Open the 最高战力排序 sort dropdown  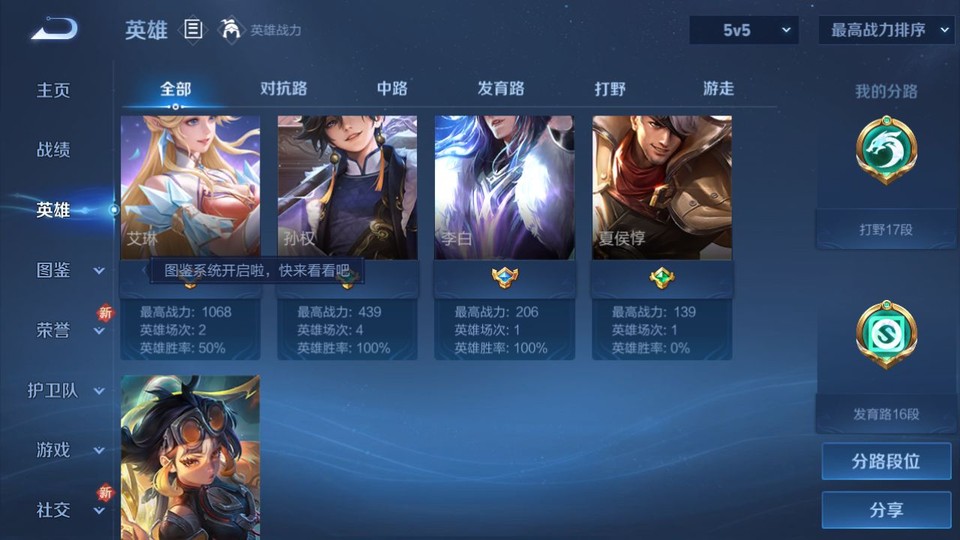(886, 30)
